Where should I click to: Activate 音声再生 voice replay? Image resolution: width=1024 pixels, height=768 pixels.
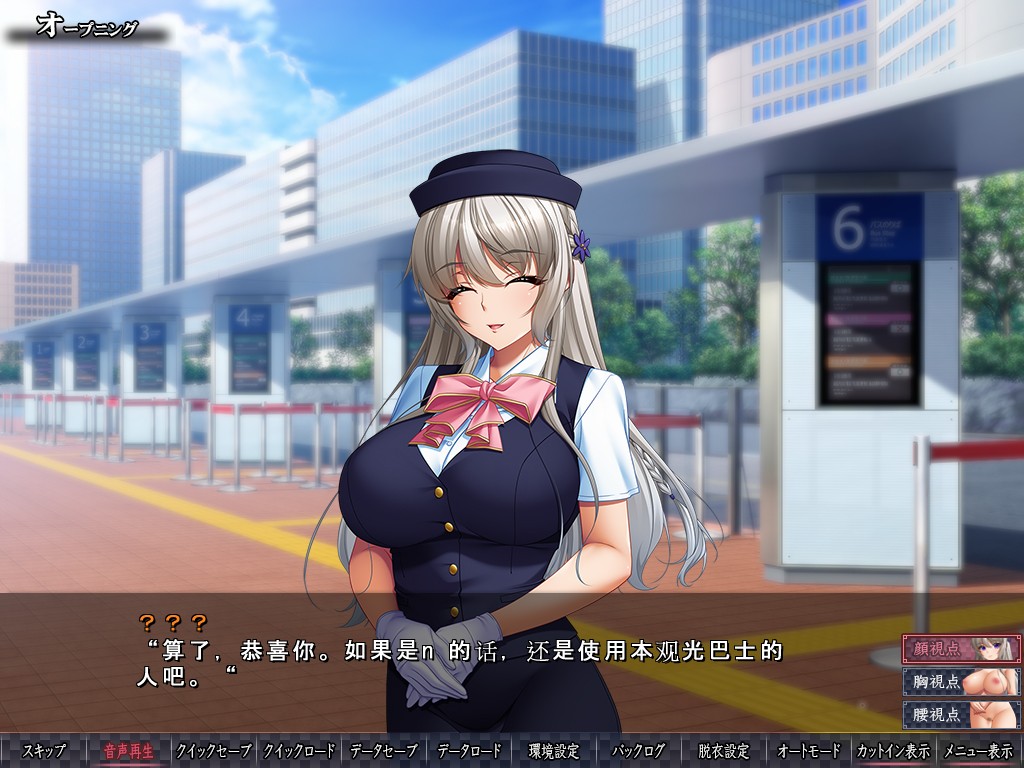(129, 751)
